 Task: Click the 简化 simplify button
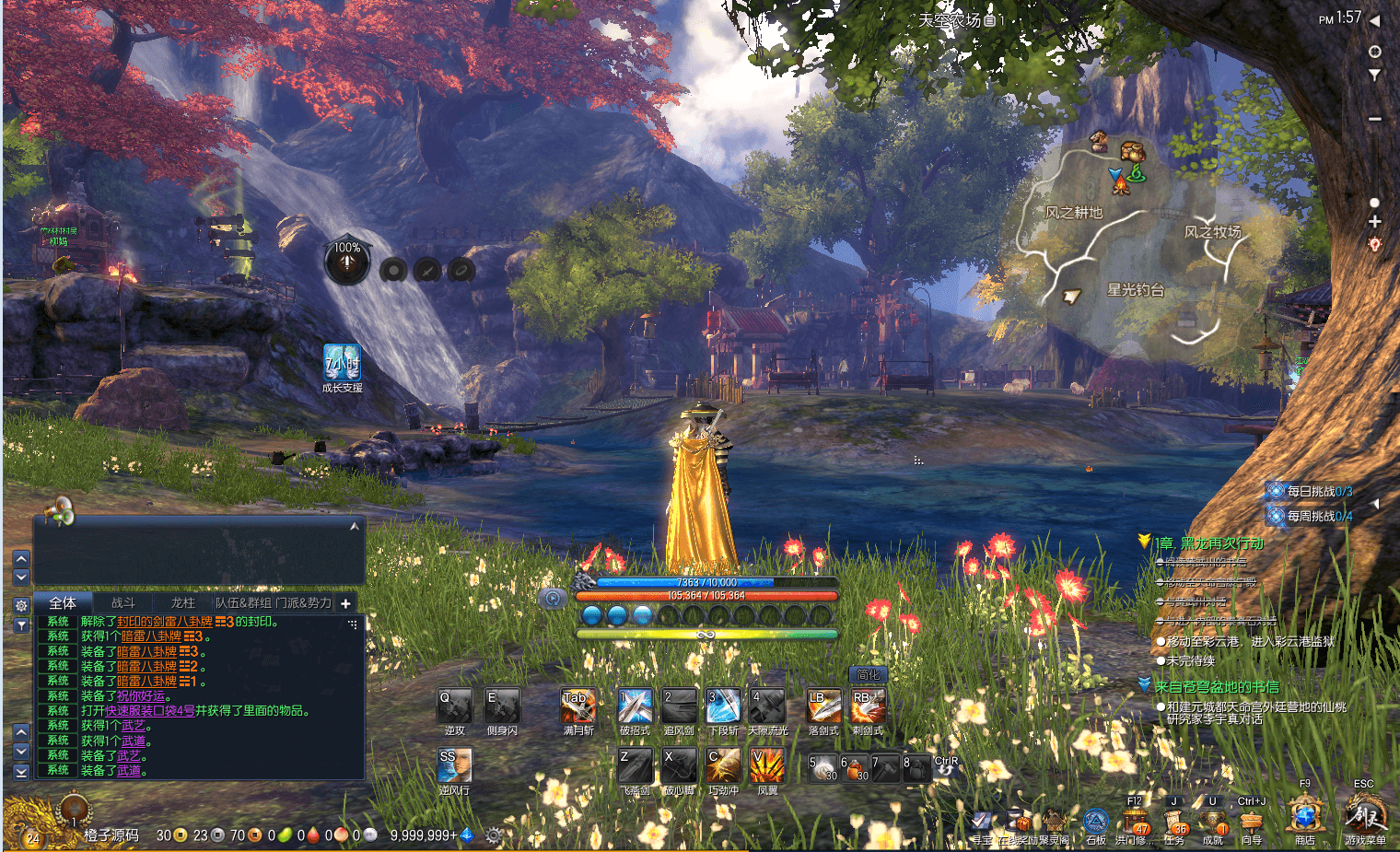[x=868, y=675]
